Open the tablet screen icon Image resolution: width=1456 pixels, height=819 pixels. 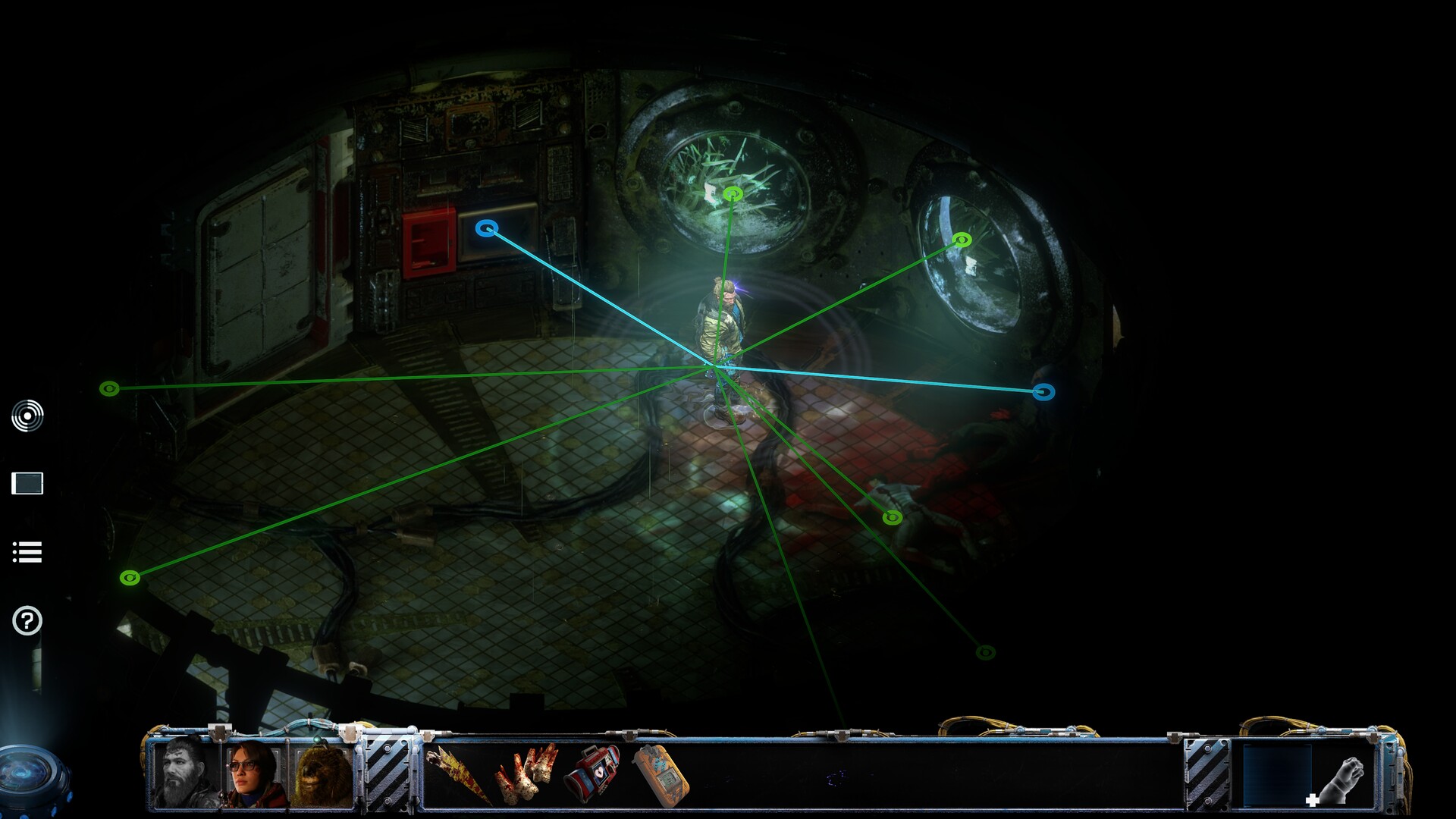pyautogui.click(x=27, y=483)
